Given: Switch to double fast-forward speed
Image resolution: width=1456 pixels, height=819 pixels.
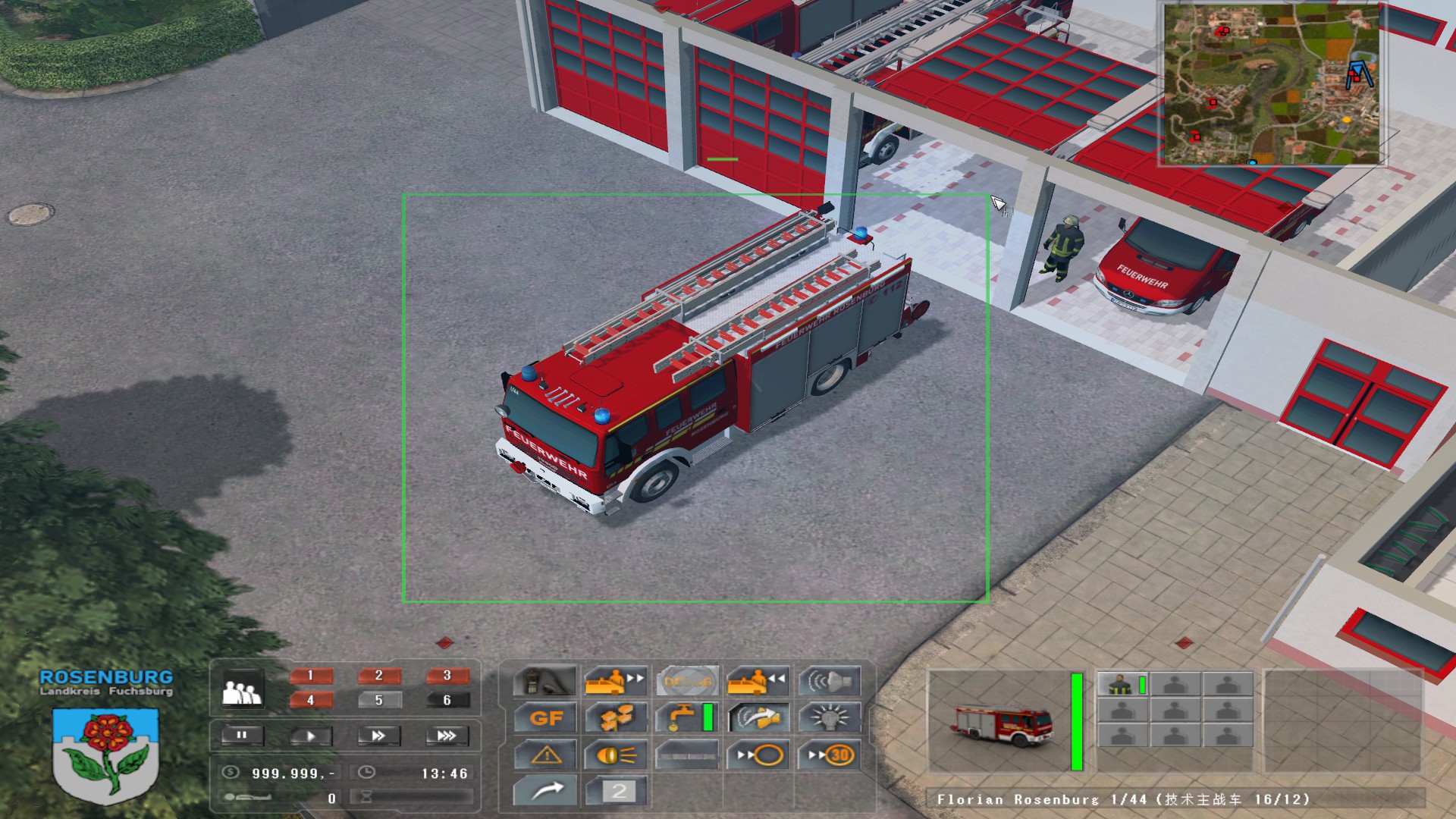Looking at the screenshot, I should click(x=378, y=735).
